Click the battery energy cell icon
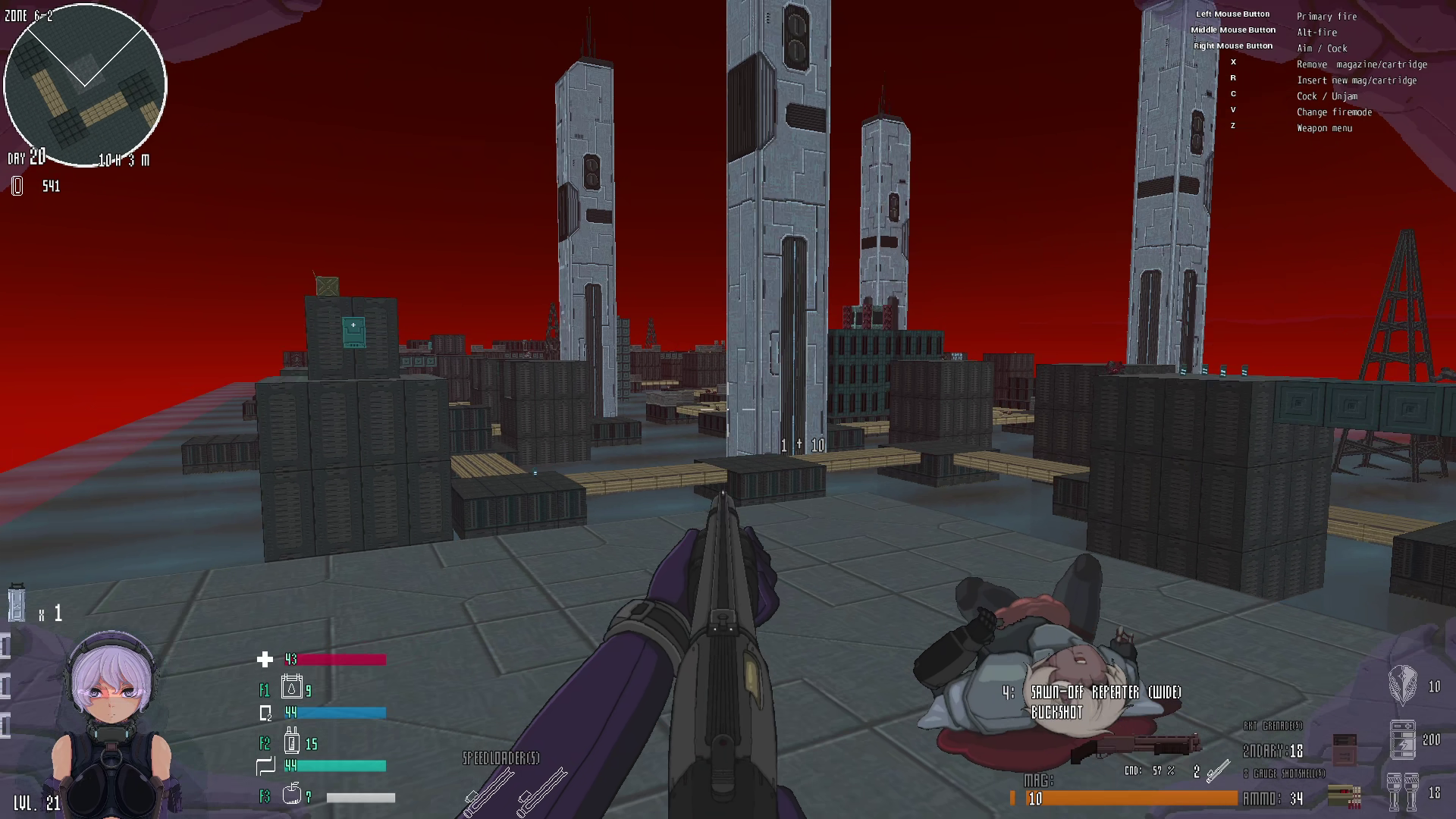 point(1402,739)
